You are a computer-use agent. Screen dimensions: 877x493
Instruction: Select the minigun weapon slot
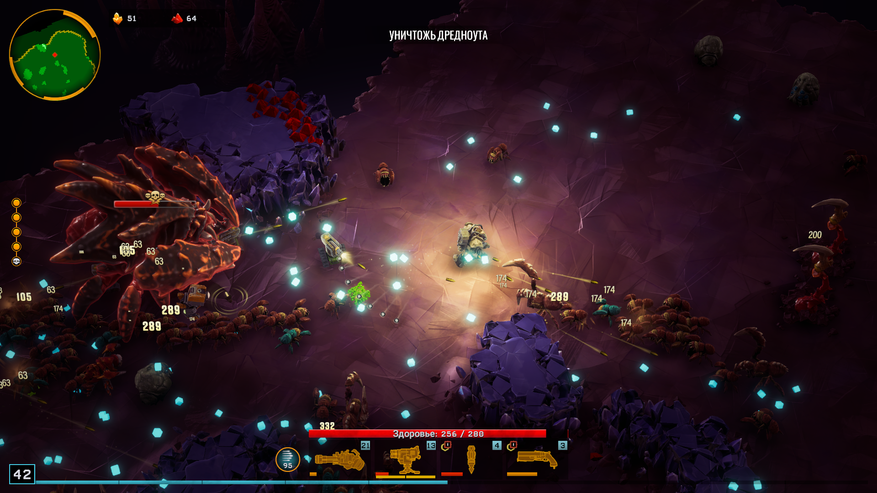[x=340, y=460]
